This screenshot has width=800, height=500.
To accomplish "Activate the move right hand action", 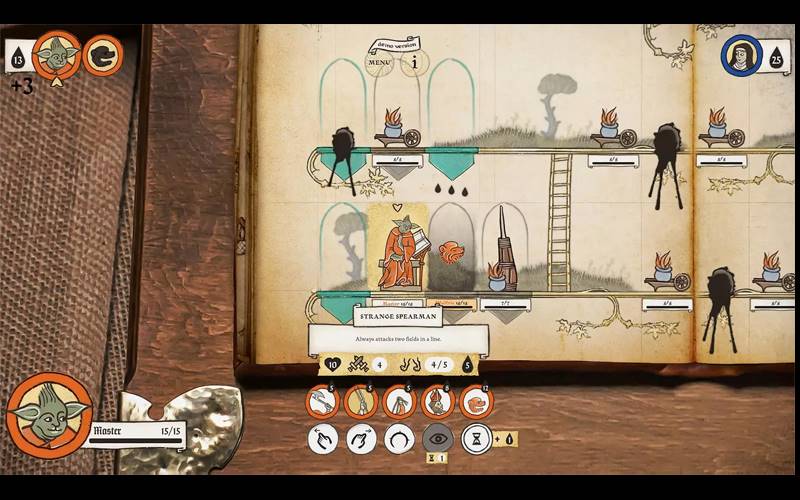I will (x=361, y=439).
